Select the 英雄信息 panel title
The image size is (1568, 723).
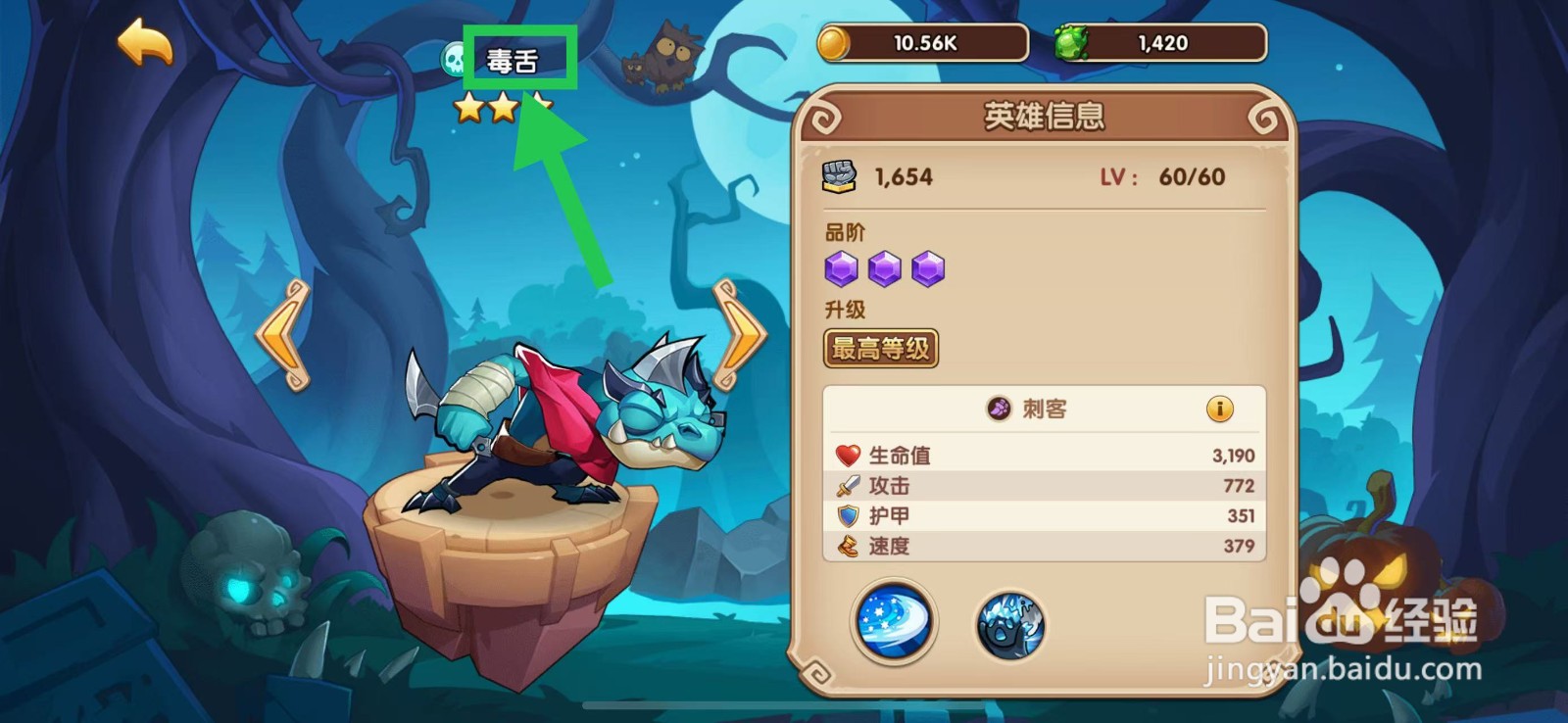(1046, 118)
